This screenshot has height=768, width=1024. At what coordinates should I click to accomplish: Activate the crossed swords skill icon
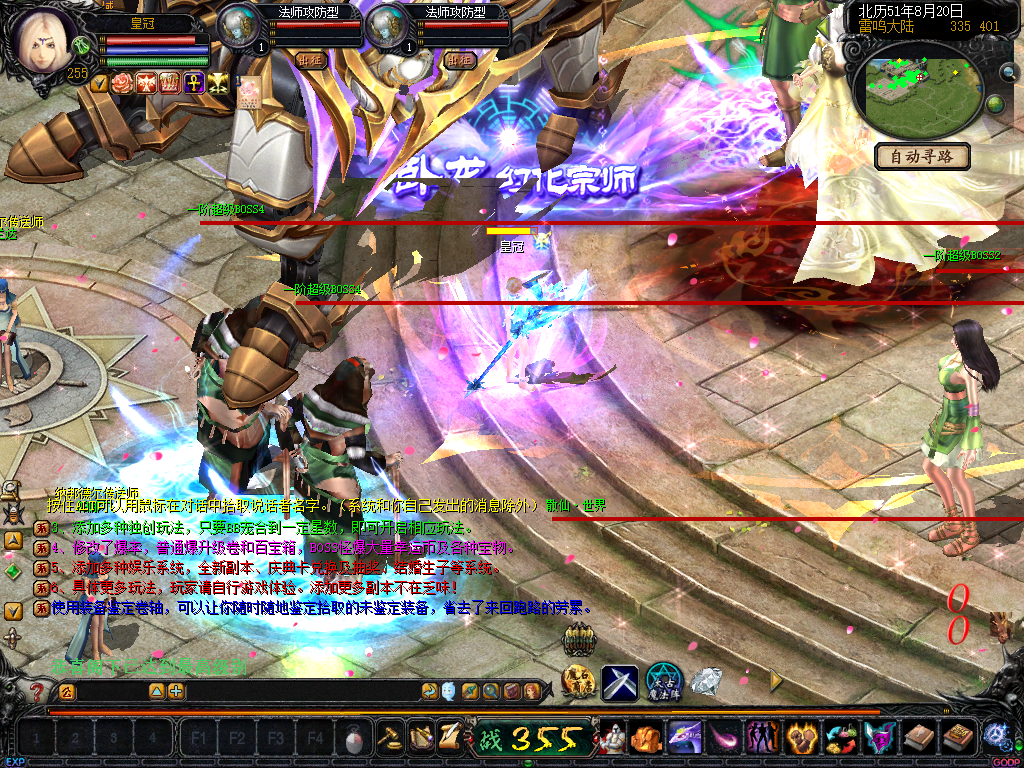[619, 682]
